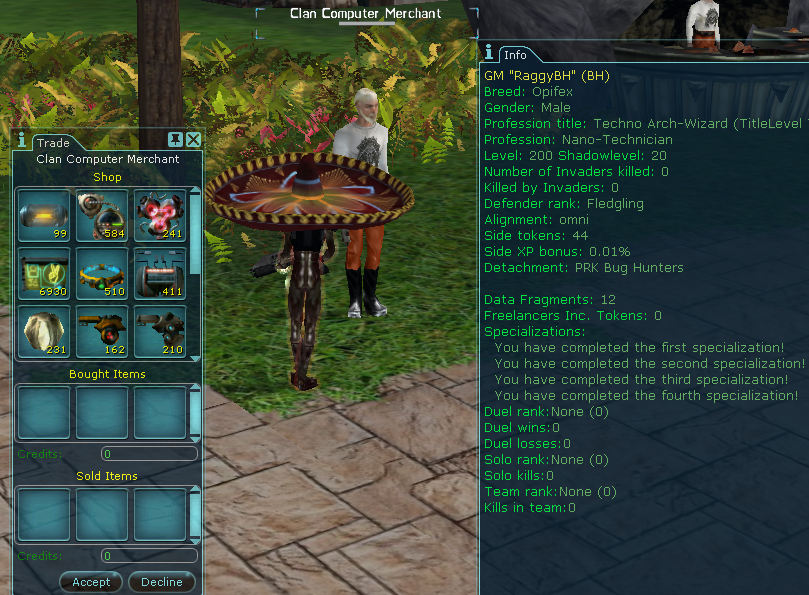This screenshot has height=595, width=809.
Task: Accept the trade with the merchant
Action: 91,582
